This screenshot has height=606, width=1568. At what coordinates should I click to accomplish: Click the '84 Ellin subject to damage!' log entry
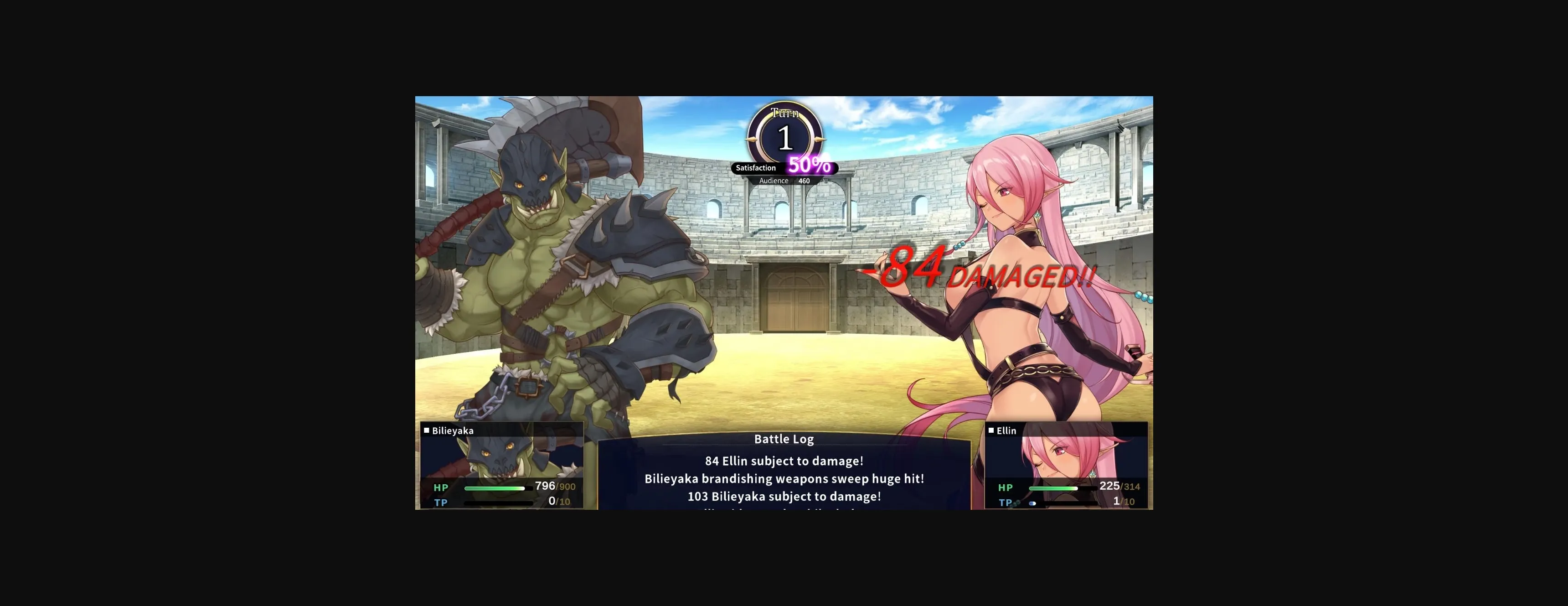[784, 461]
